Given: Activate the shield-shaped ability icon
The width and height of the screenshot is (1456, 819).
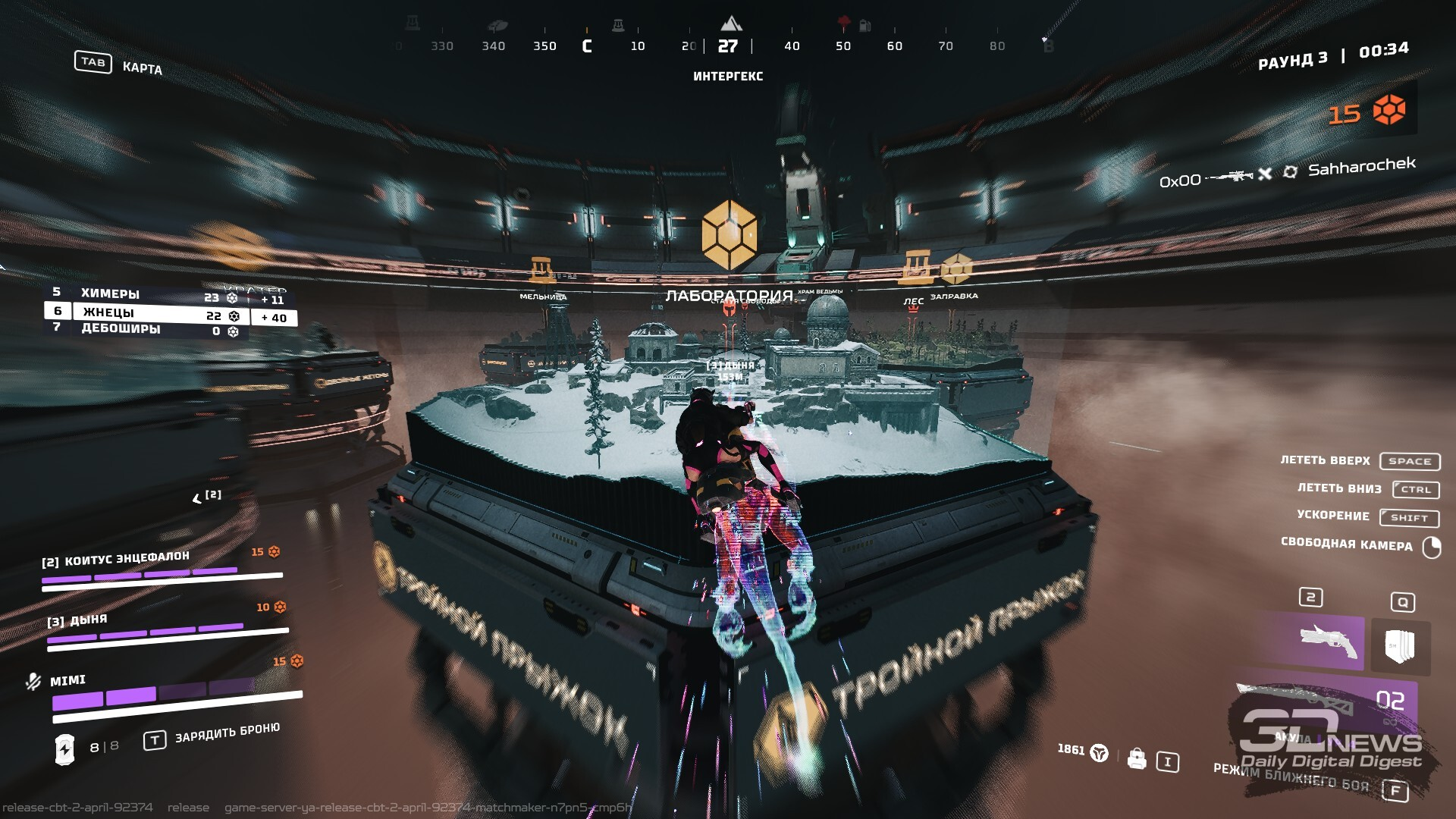Looking at the screenshot, I should (x=1399, y=647).
